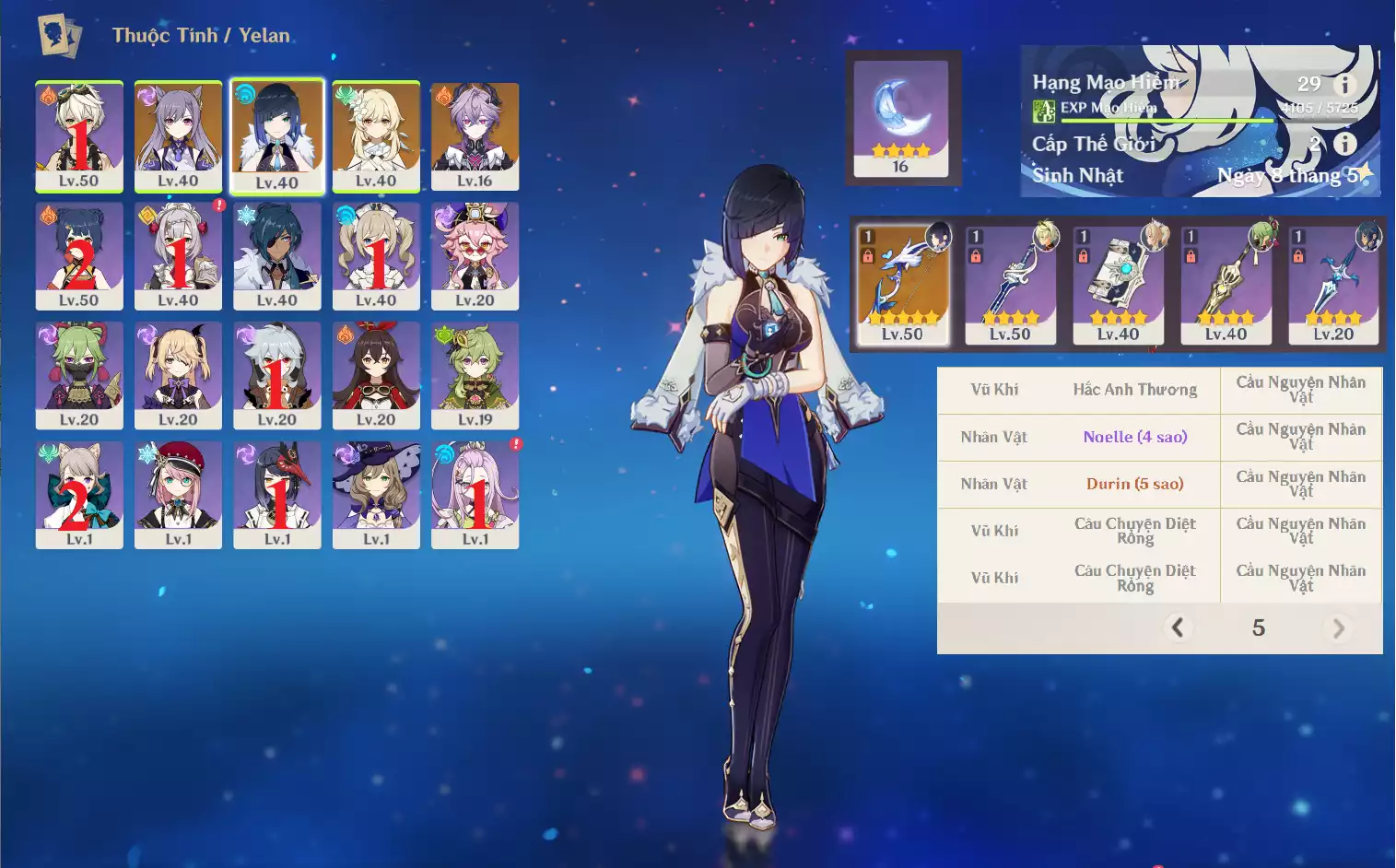Select the Lumine blonde traveler card
This screenshot has width=1396, height=868.
[376, 136]
